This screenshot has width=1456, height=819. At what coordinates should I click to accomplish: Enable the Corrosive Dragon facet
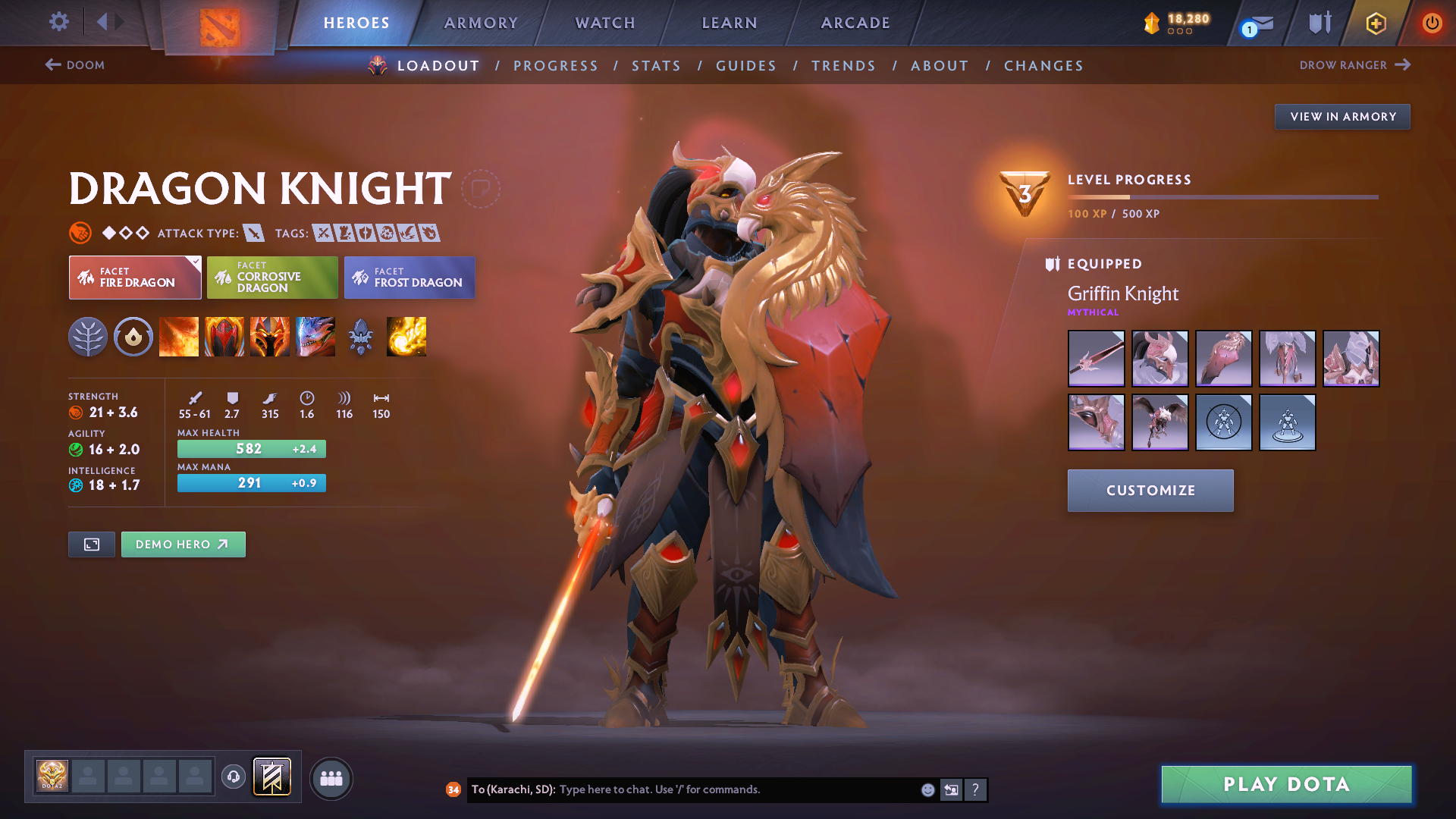272,278
